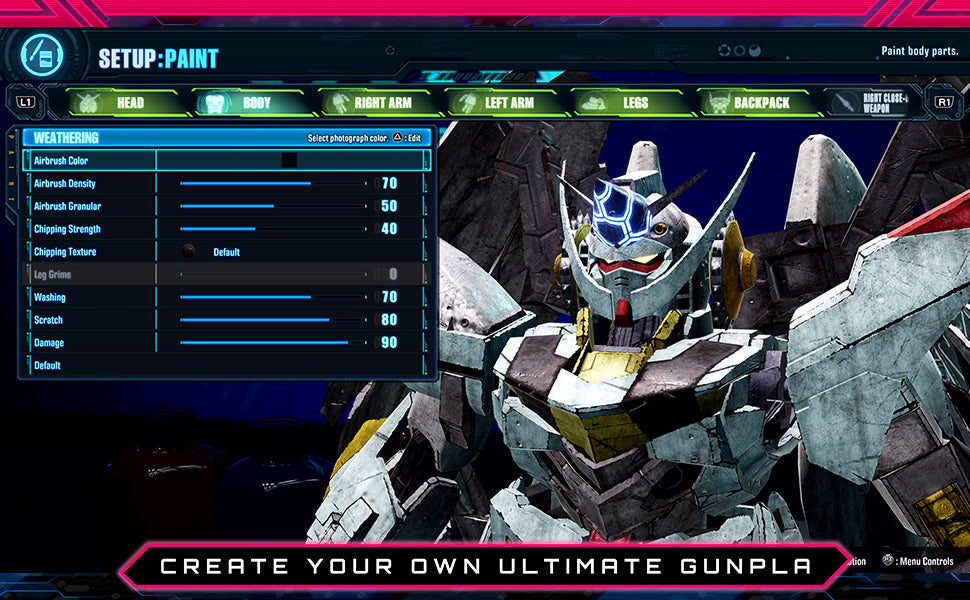Viewport: 970px width, 600px height.
Task: Choose the Default reset option
Action: (48, 366)
